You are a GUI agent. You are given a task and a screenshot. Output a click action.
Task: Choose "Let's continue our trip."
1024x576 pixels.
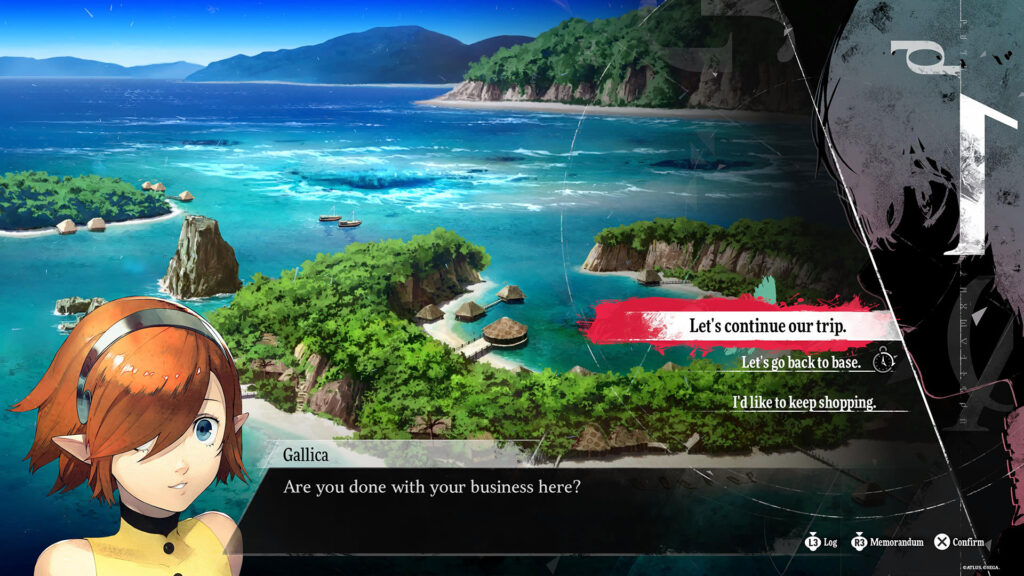[767, 326]
